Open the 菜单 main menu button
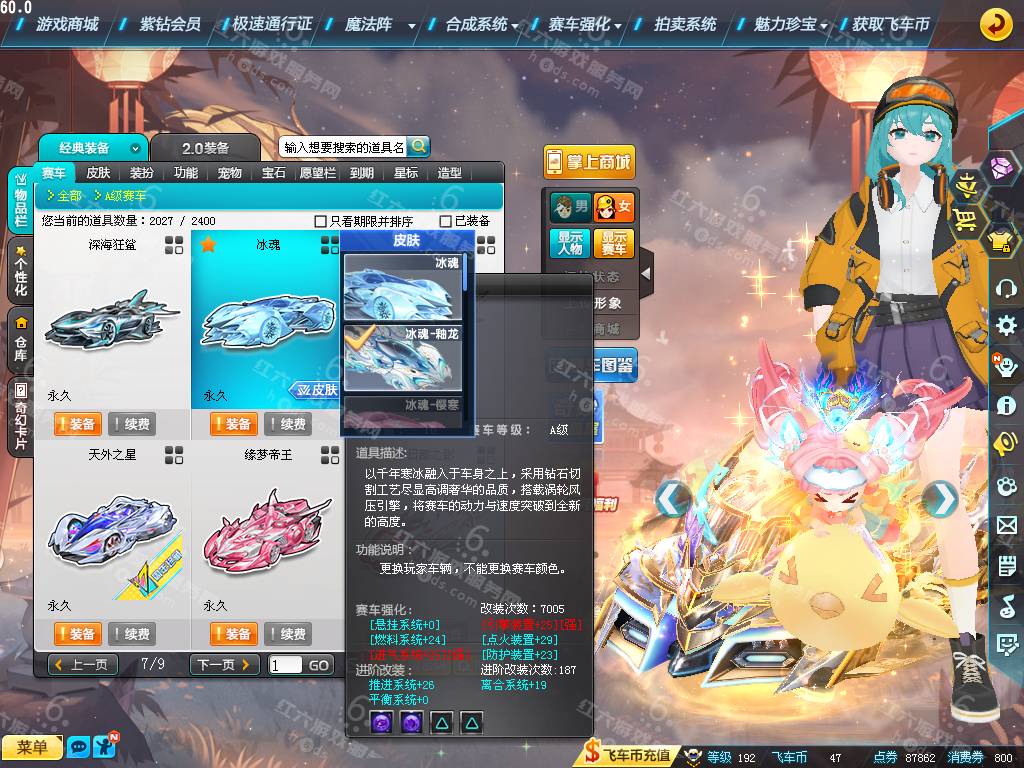 click(32, 747)
